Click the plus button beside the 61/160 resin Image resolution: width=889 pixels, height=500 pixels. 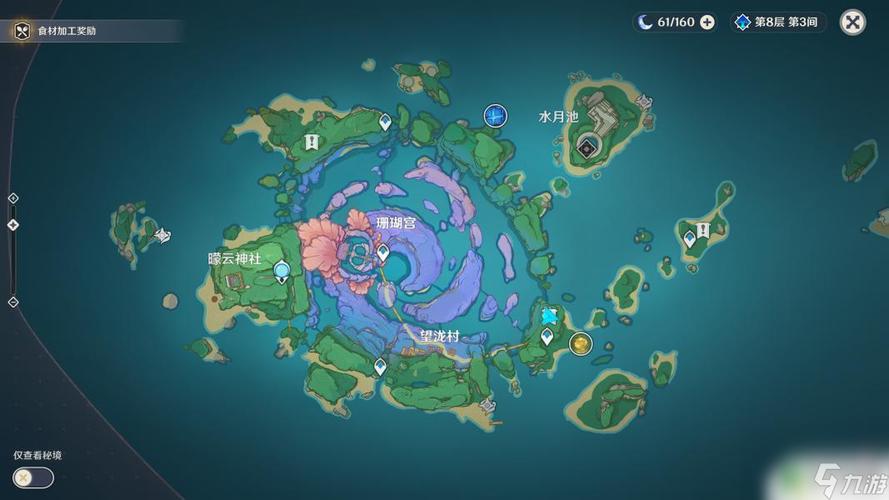pyautogui.click(x=708, y=22)
